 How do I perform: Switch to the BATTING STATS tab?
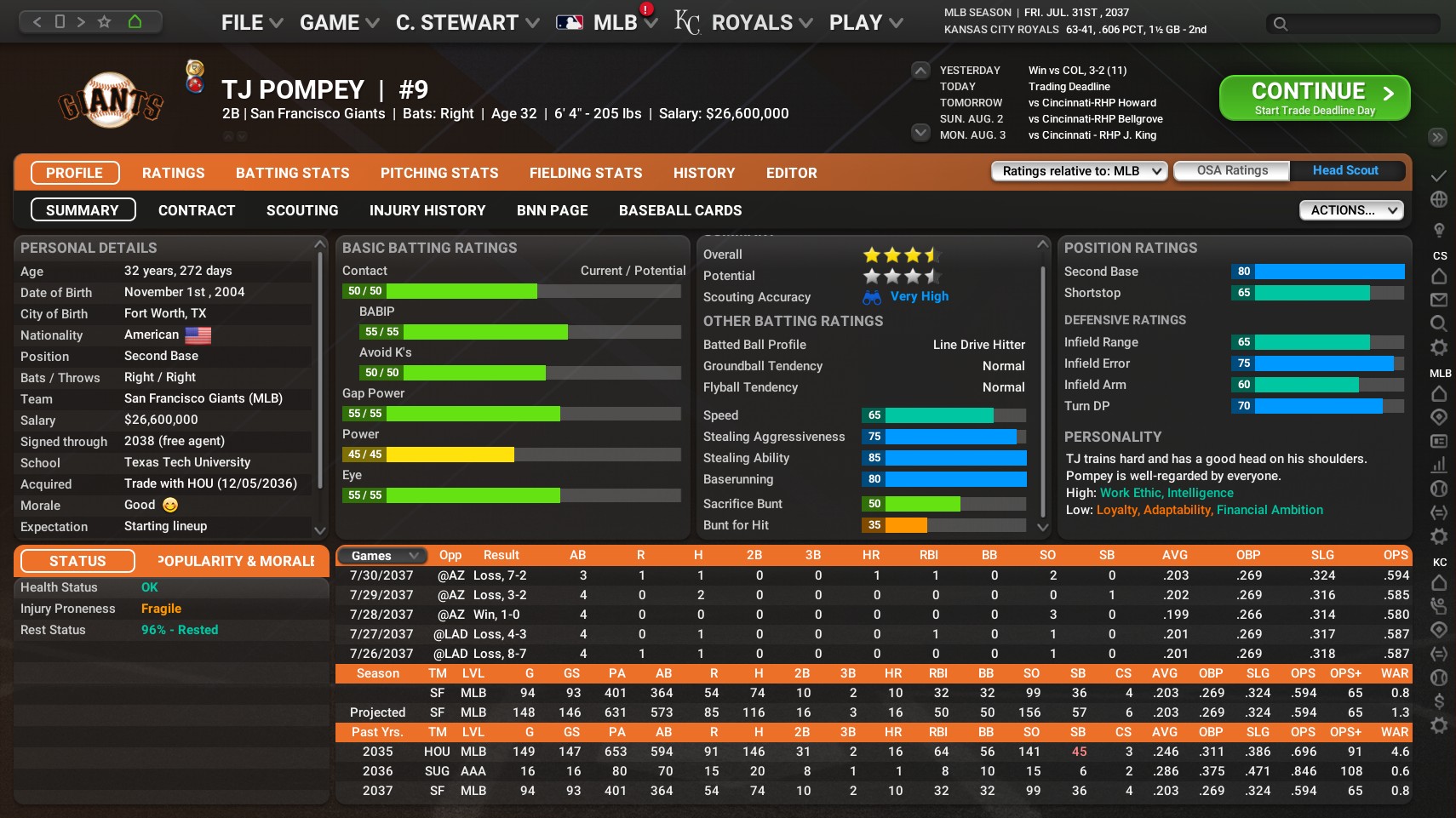(x=292, y=173)
